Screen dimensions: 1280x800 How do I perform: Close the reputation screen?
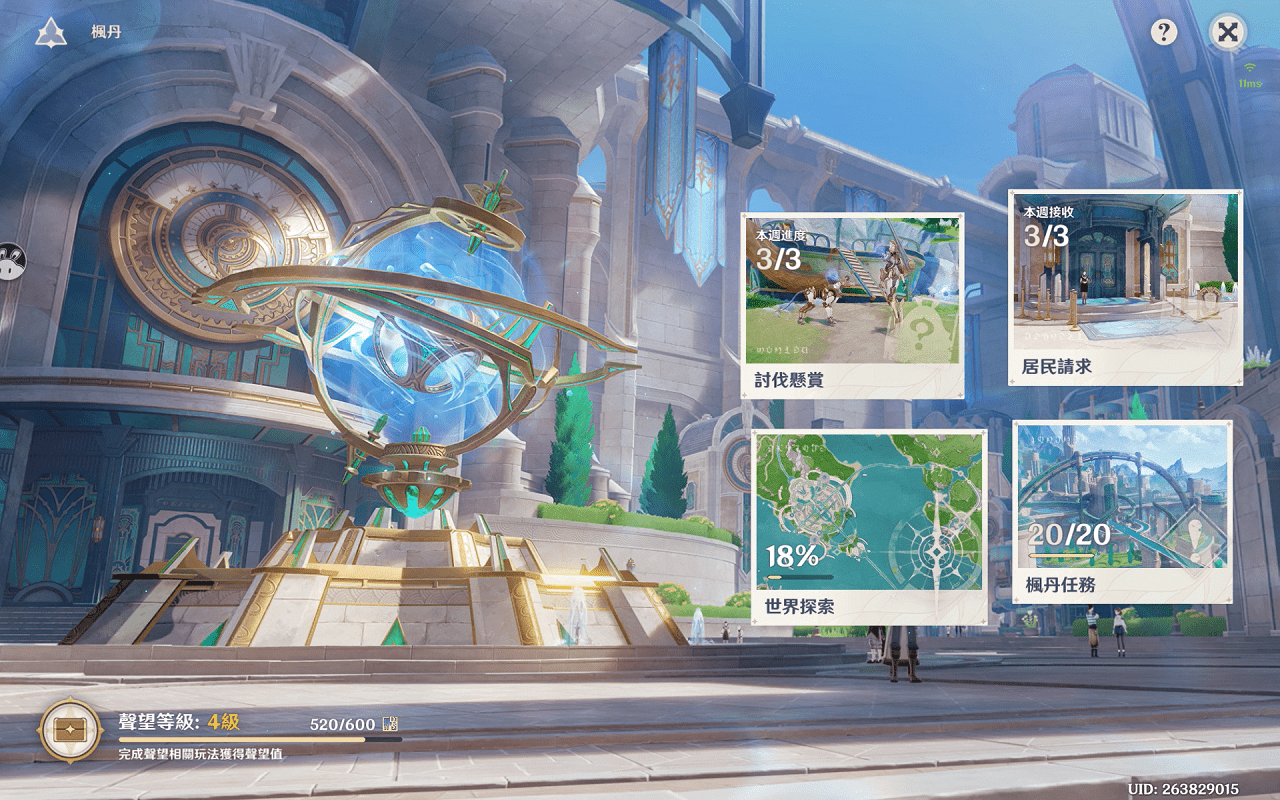pos(1228,32)
